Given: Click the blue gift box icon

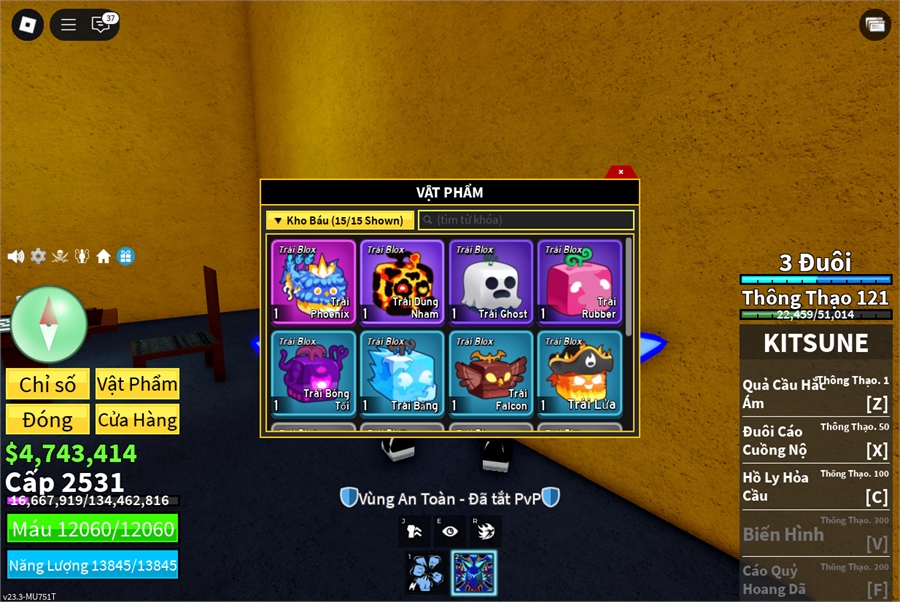Looking at the screenshot, I should [125, 256].
